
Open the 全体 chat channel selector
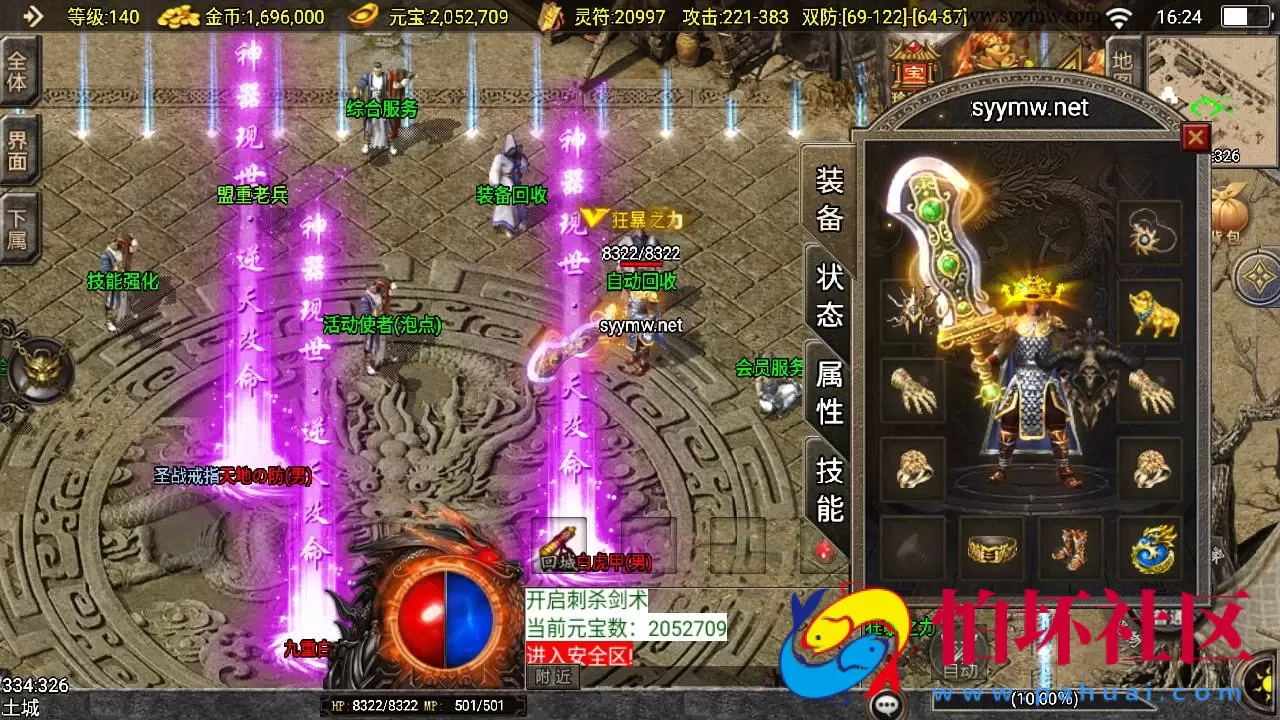pyautogui.click(x=18, y=68)
